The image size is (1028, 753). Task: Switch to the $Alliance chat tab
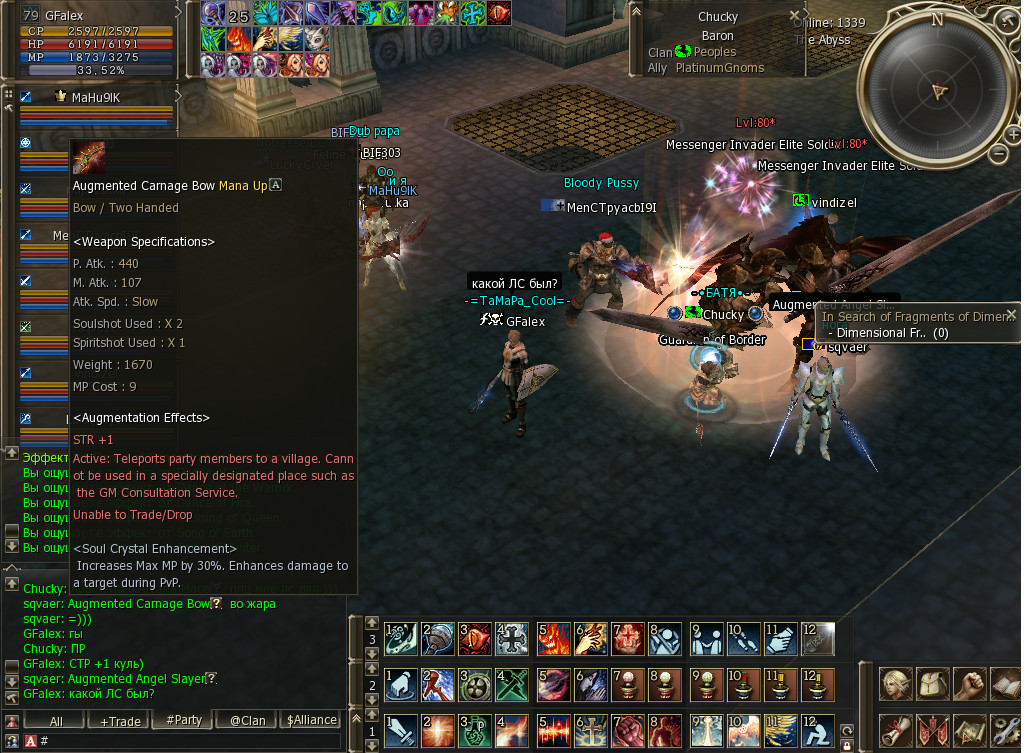click(x=311, y=720)
